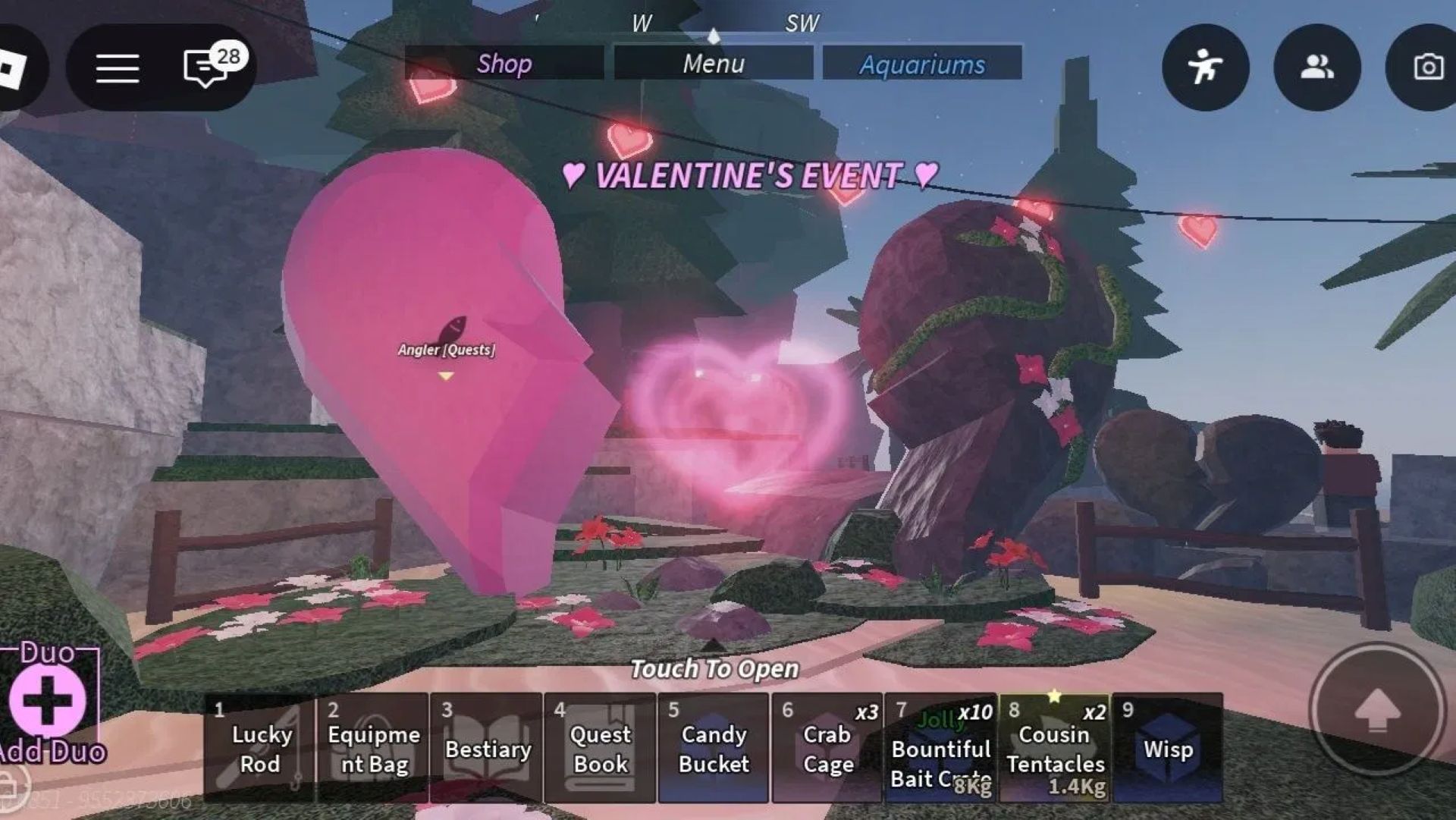This screenshot has height=820, width=1456.
Task: Select the Crab Cage slot
Action: pos(827,748)
